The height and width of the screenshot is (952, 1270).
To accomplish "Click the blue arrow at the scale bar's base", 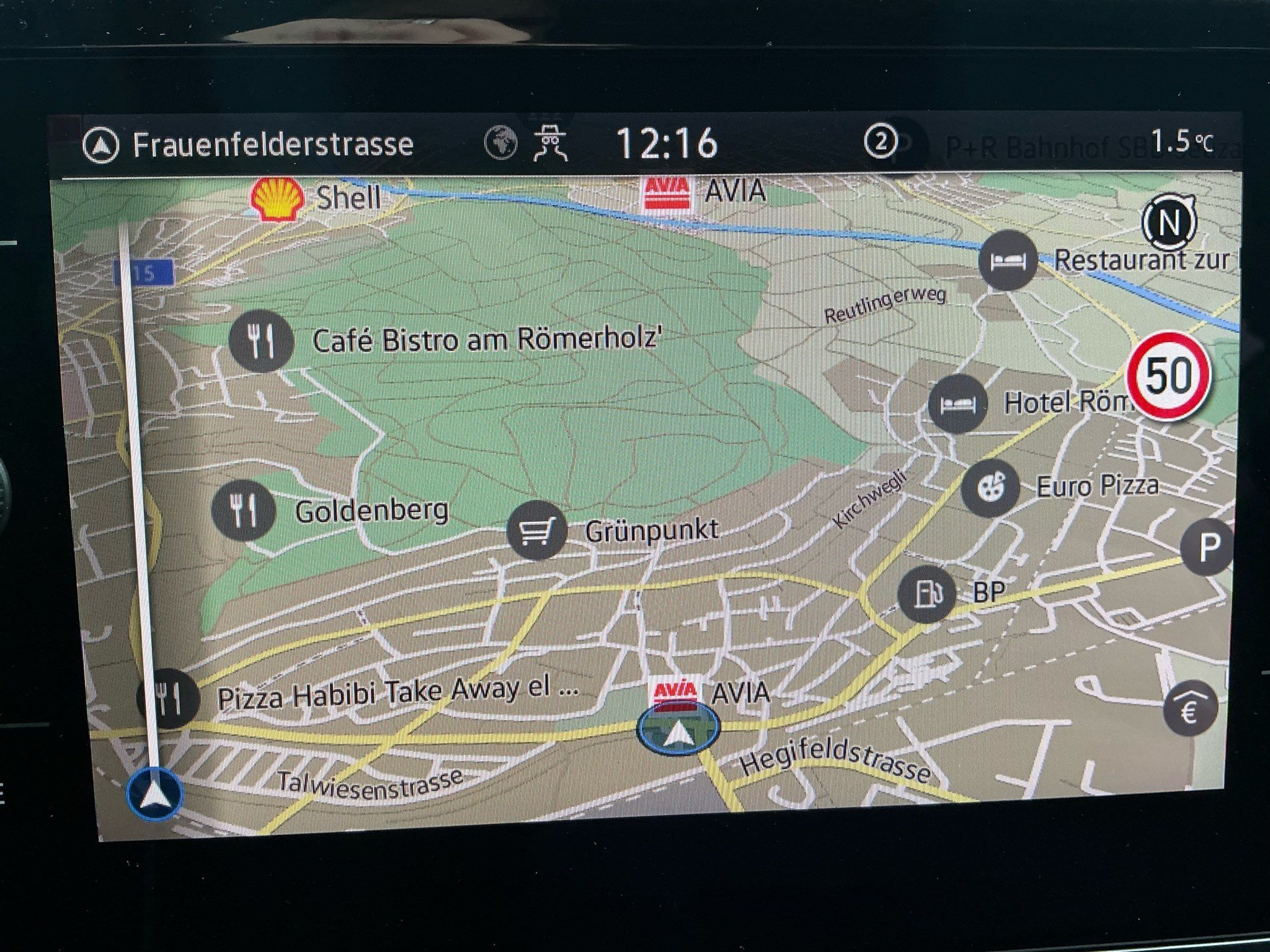I will pos(154,794).
